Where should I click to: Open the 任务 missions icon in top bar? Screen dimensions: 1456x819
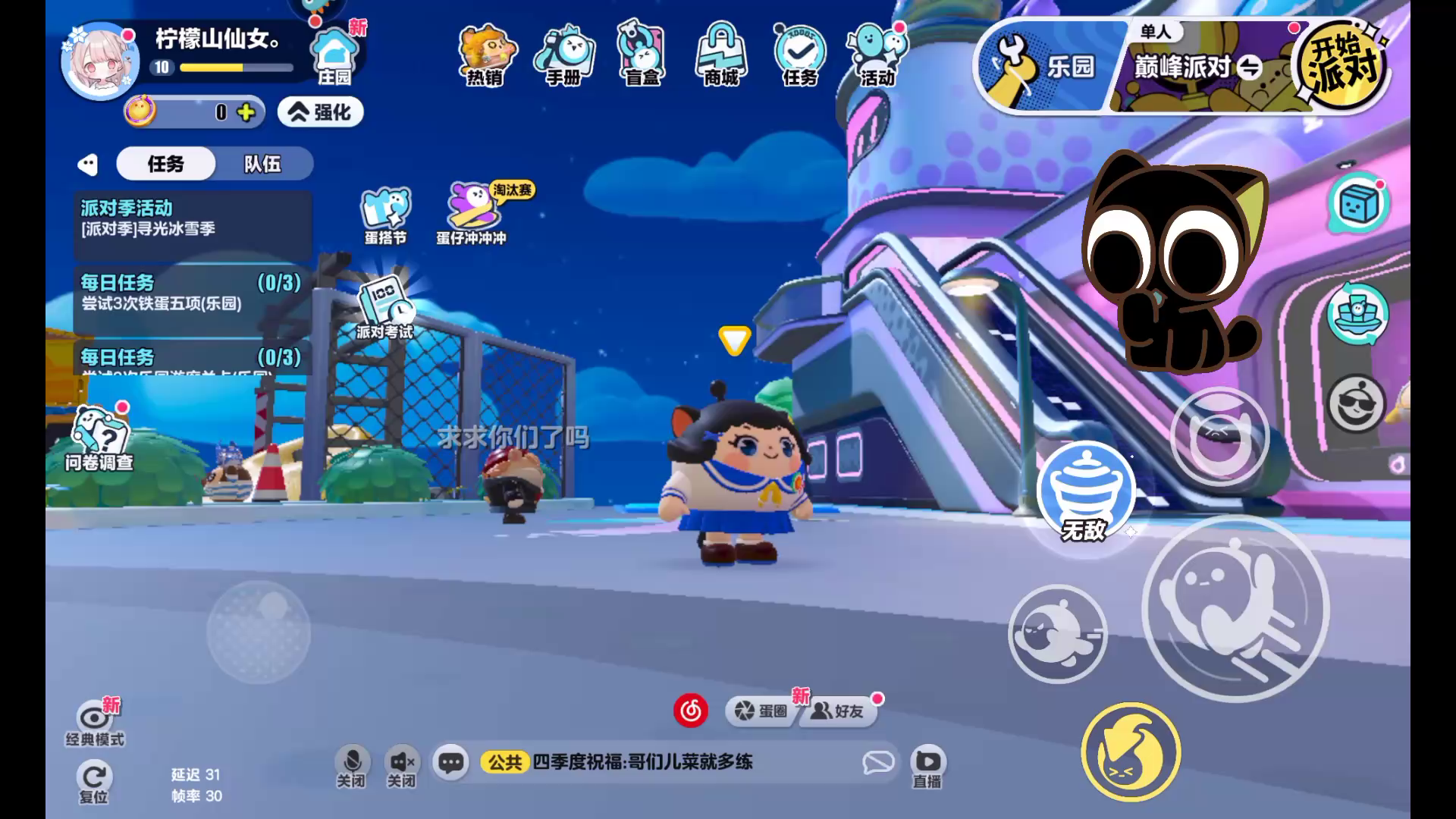[x=800, y=55]
